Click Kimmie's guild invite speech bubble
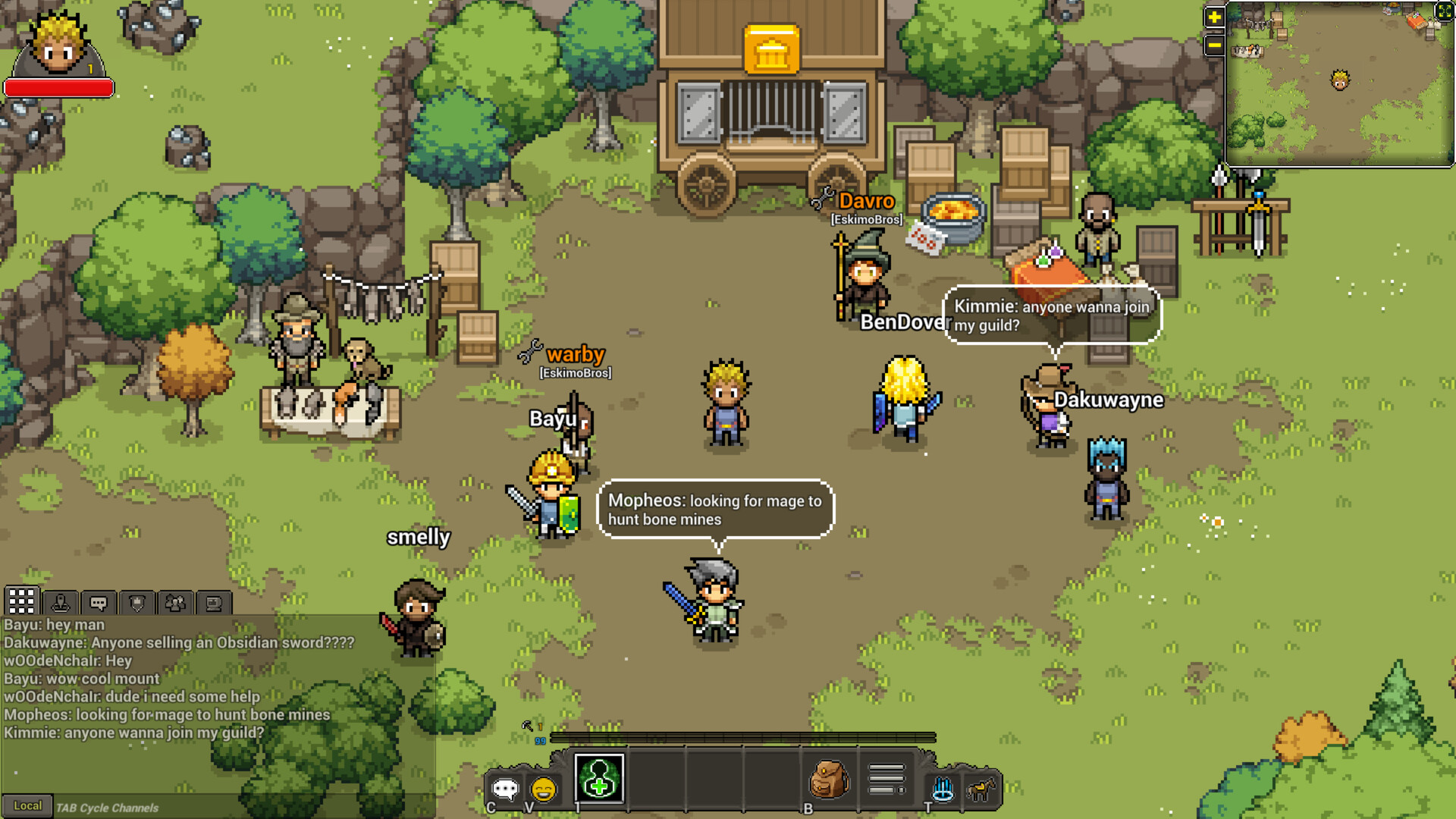This screenshot has height=819, width=1456. point(1051,315)
